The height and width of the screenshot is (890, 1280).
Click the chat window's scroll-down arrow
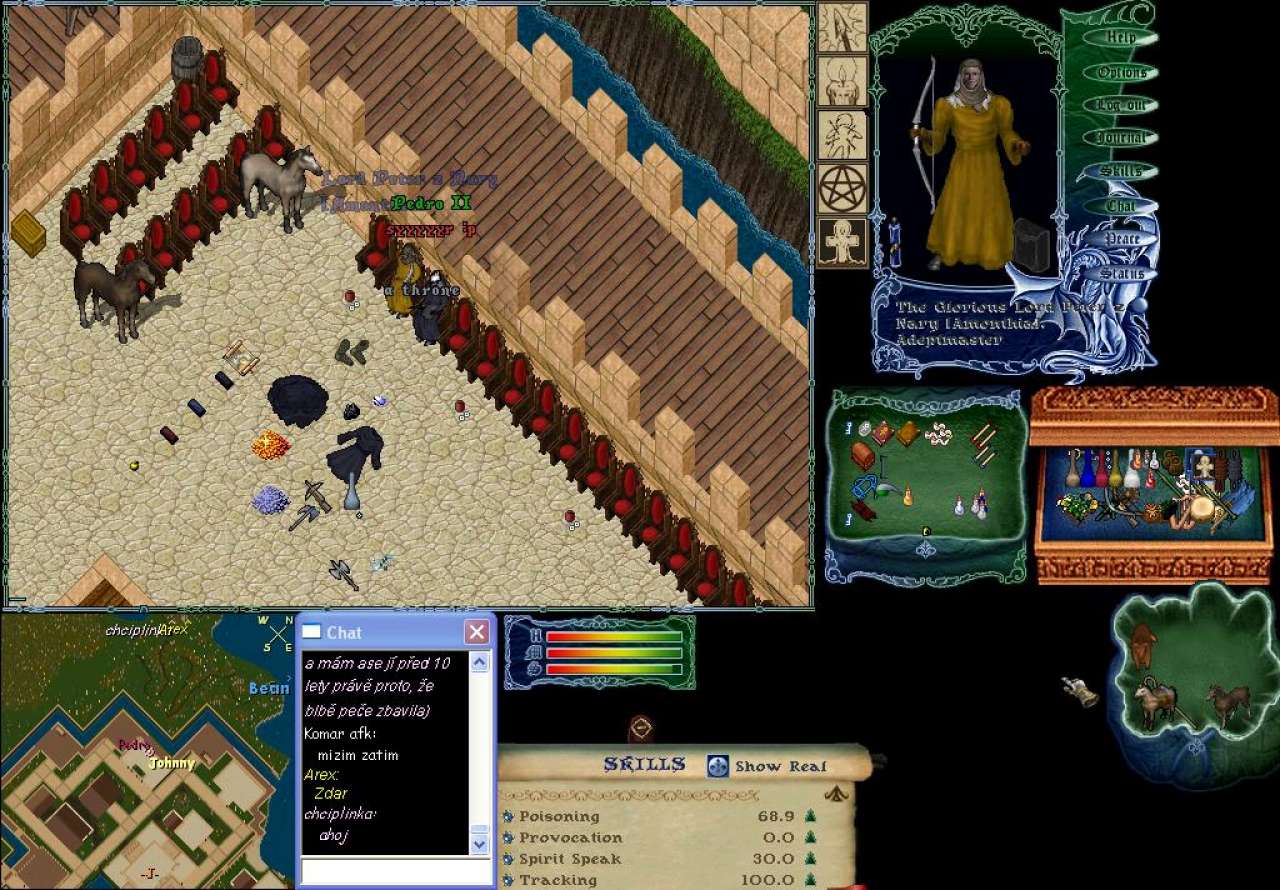480,844
